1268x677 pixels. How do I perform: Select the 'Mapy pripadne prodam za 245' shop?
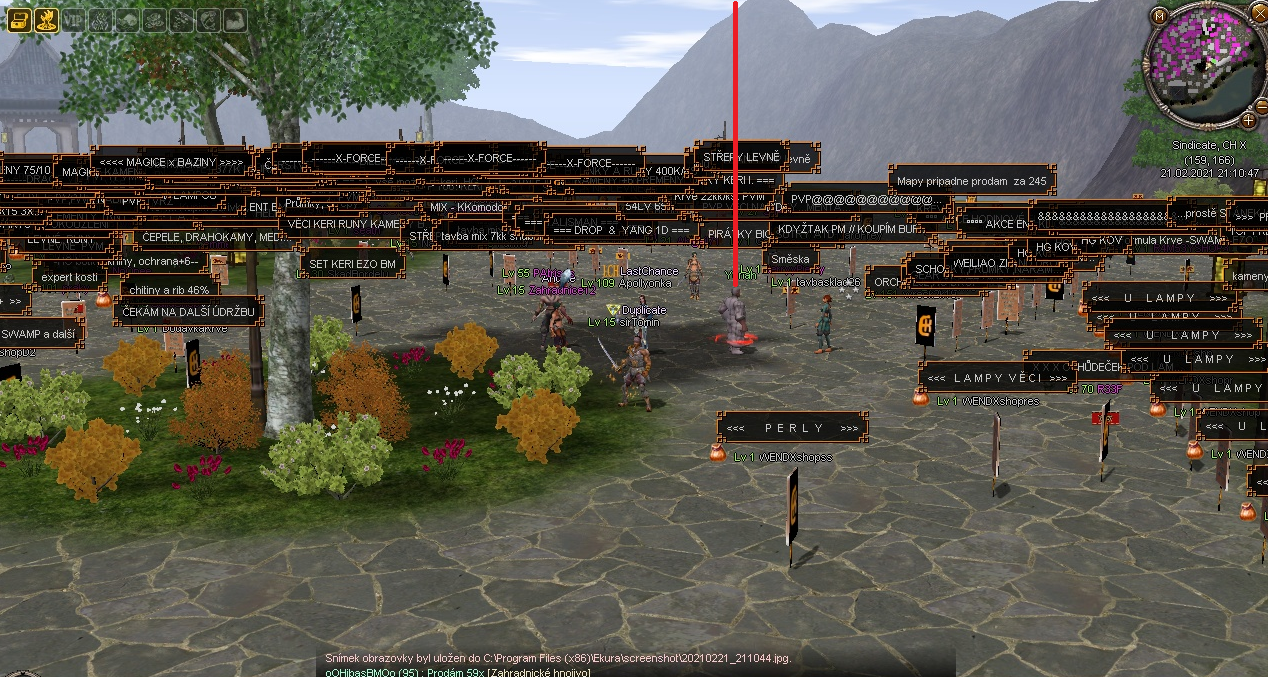[x=972, y=182]
